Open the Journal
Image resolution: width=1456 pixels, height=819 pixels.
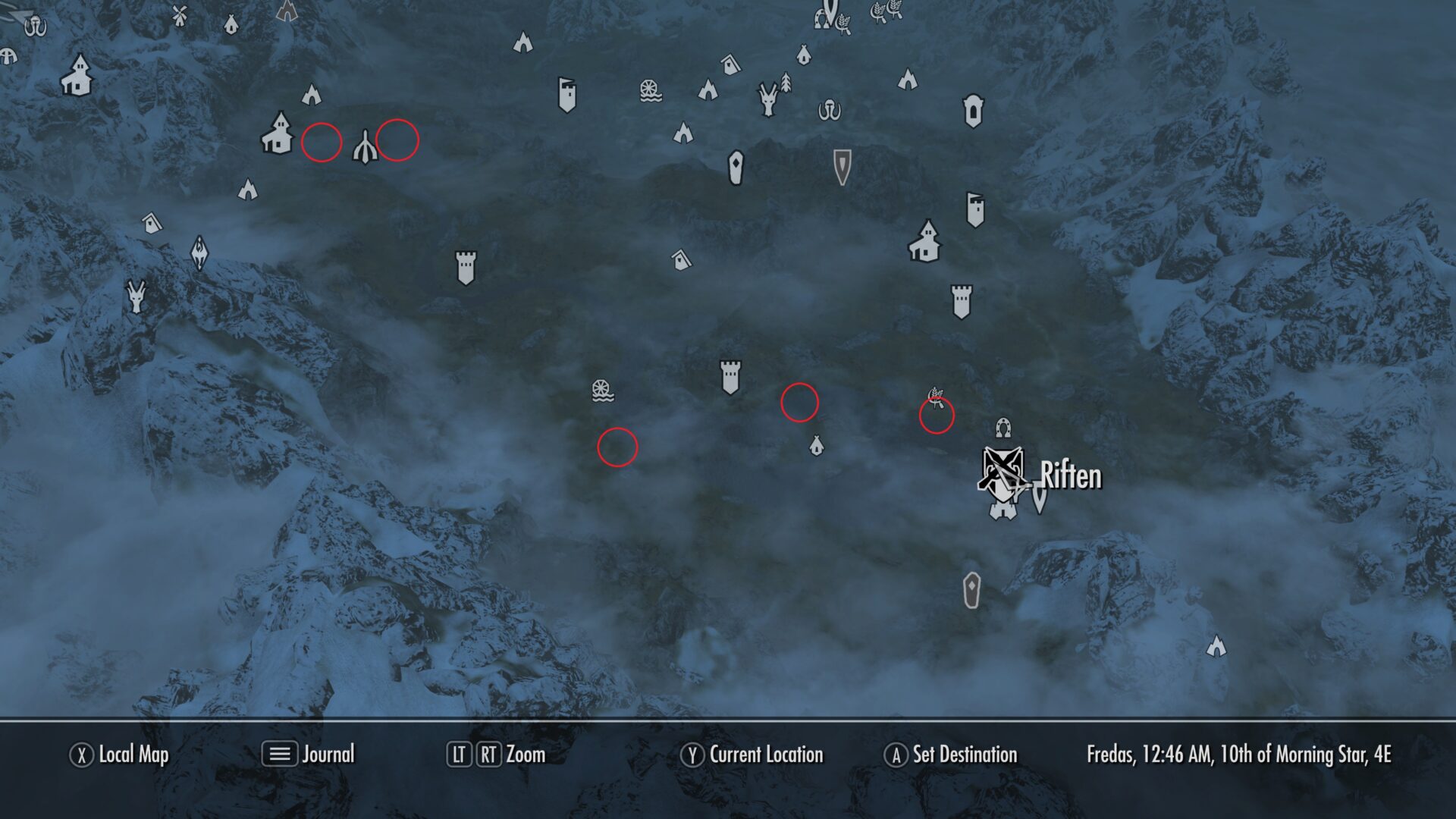[328, 755]
